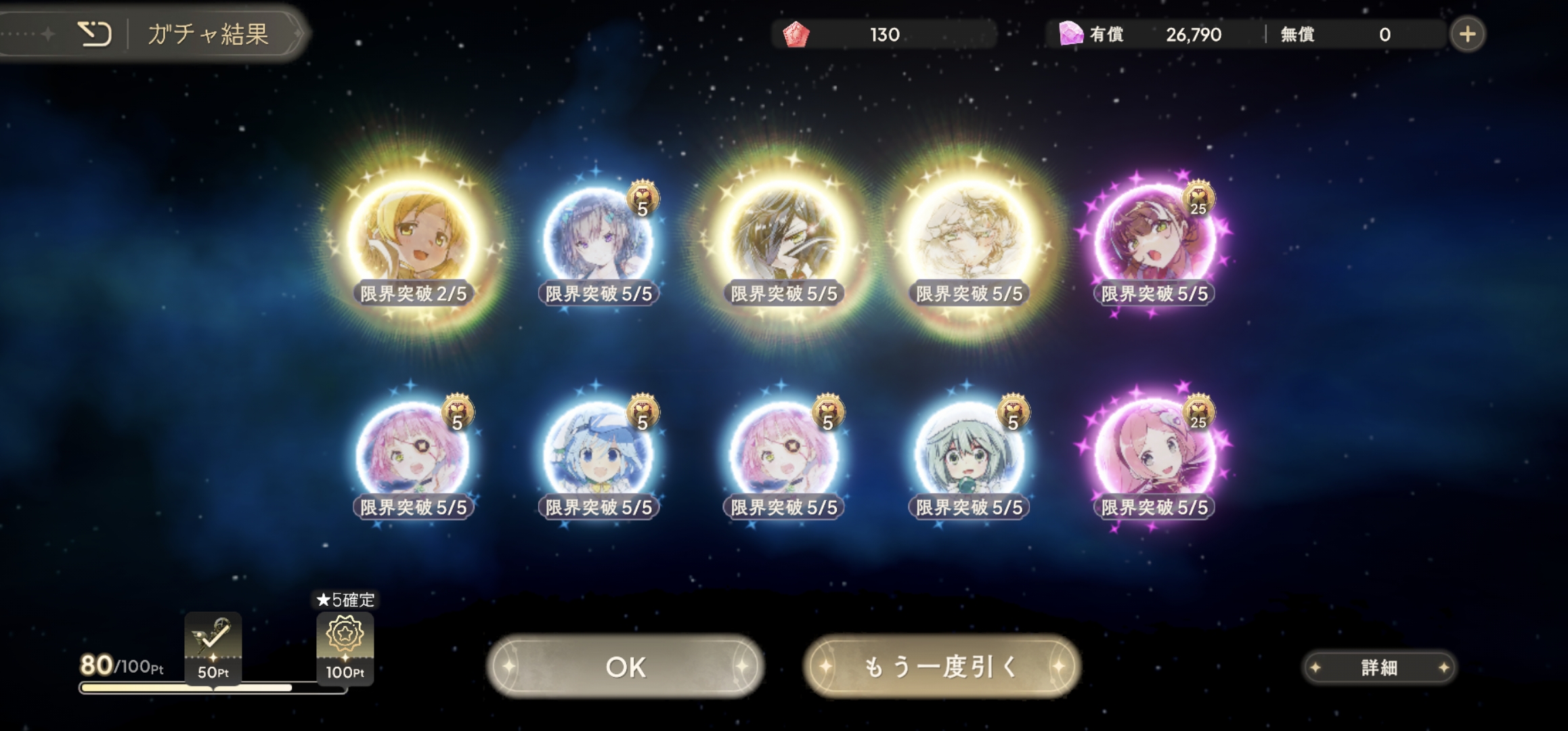Go back using the return arrow
The height and width of the screenshot is (731, 1568).
point(95,34)
